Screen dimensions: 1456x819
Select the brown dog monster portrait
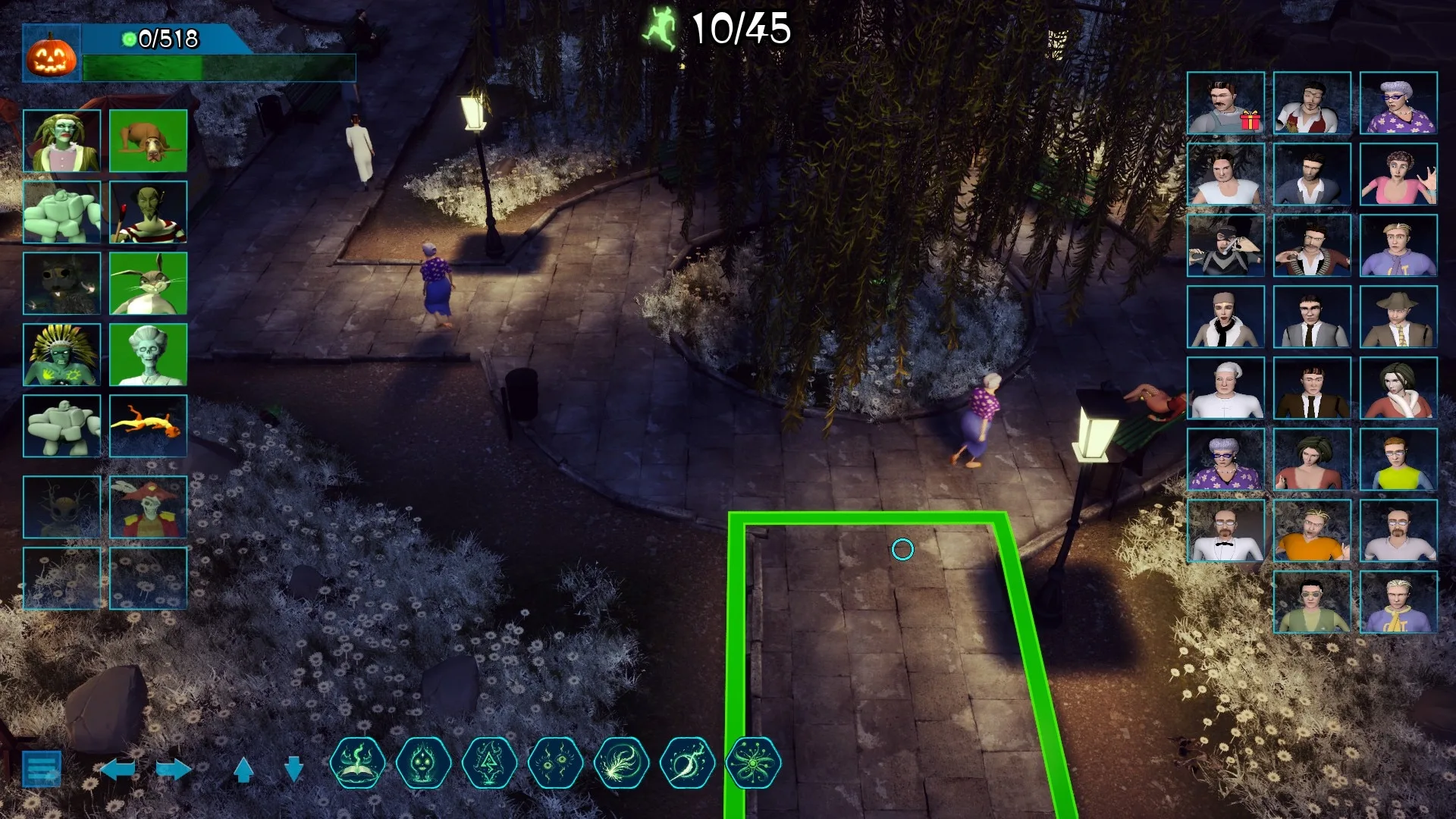(x=148, y=140)
